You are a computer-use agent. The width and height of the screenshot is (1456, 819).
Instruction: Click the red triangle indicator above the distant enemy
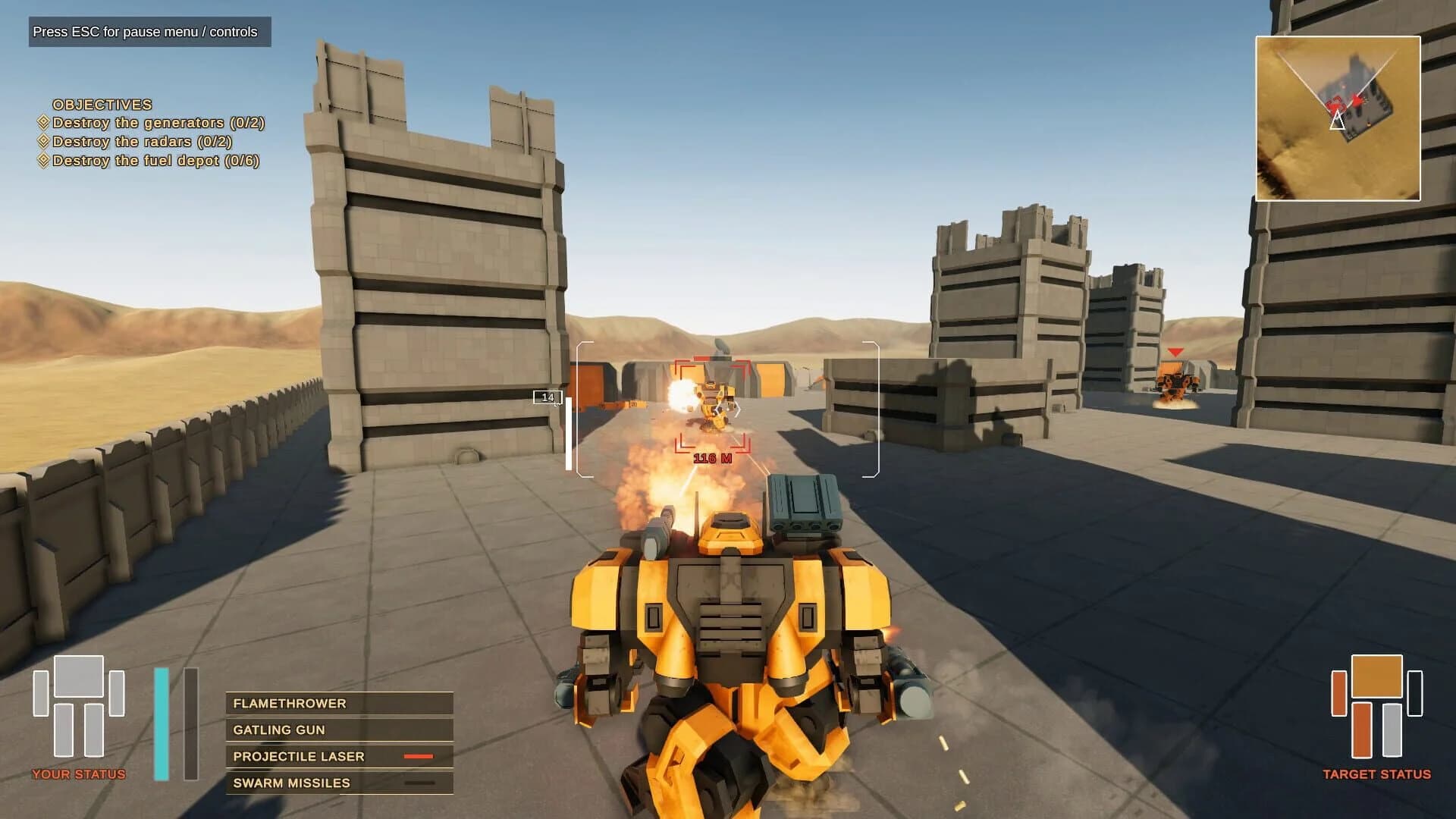(x=1177, y=351)
